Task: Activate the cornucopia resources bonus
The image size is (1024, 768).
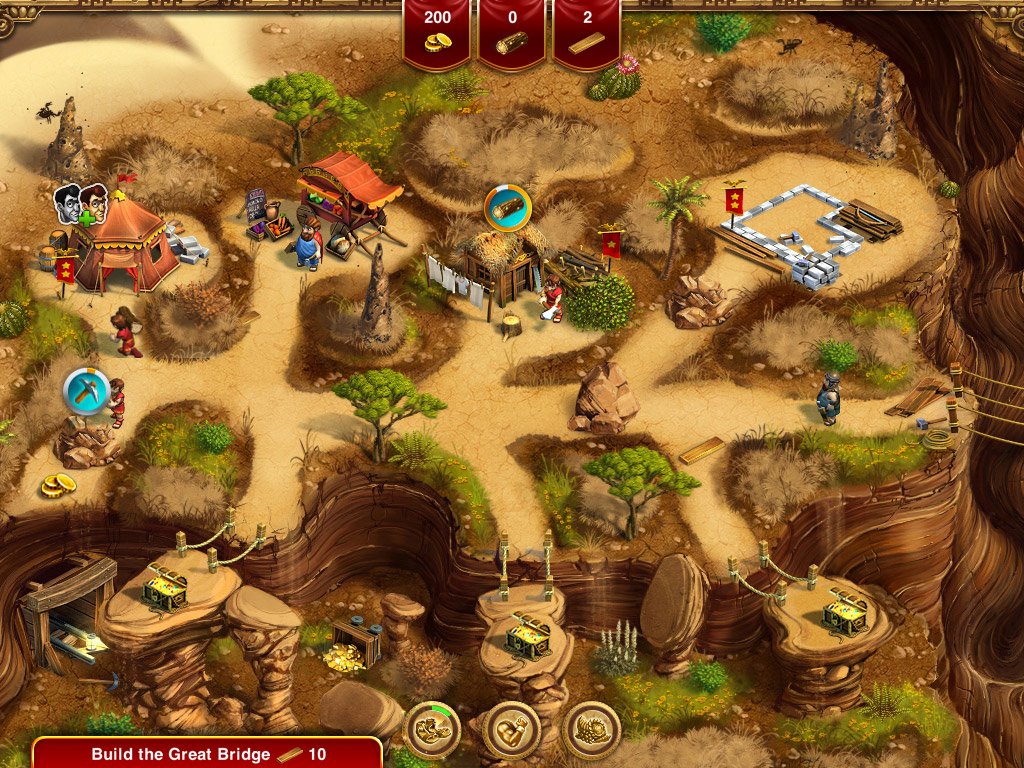Action: click(x=591, y=731)
